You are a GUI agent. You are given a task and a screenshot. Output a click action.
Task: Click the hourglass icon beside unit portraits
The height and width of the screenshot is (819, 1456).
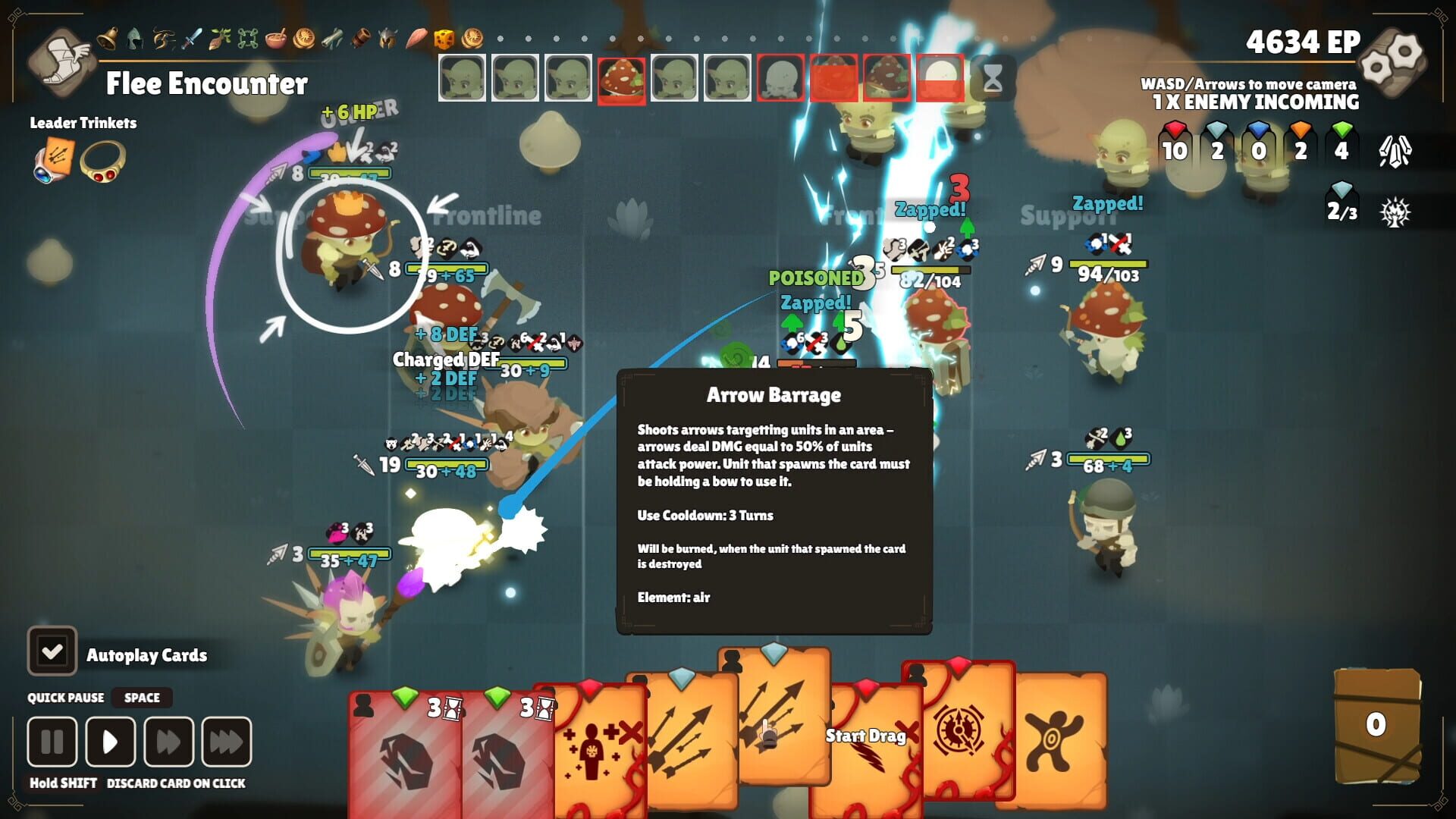click(993, 77)
